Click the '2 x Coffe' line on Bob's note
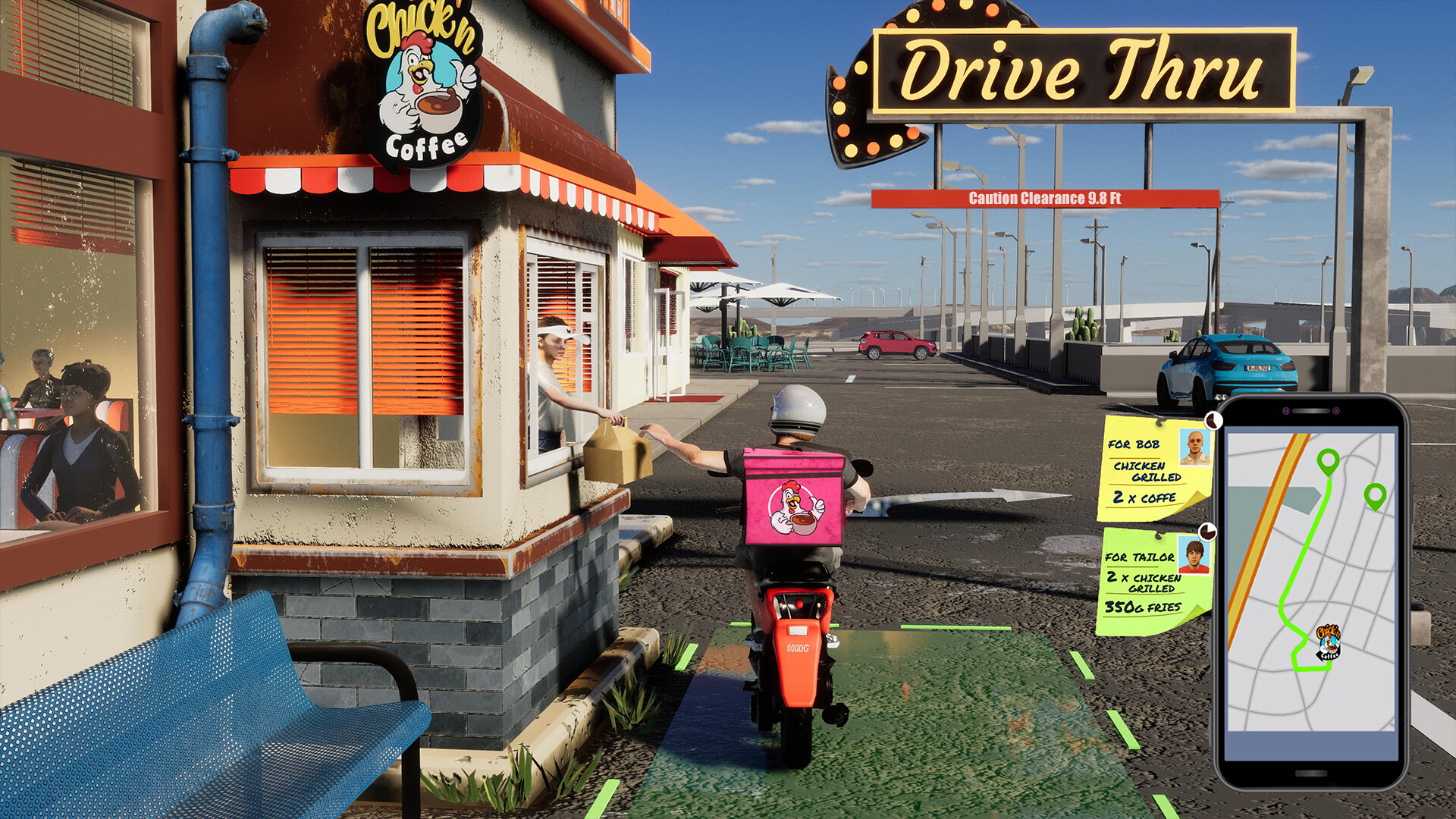Image resolution: width=1456 pixels, height=819 pixels. [x=1144, y=497]
